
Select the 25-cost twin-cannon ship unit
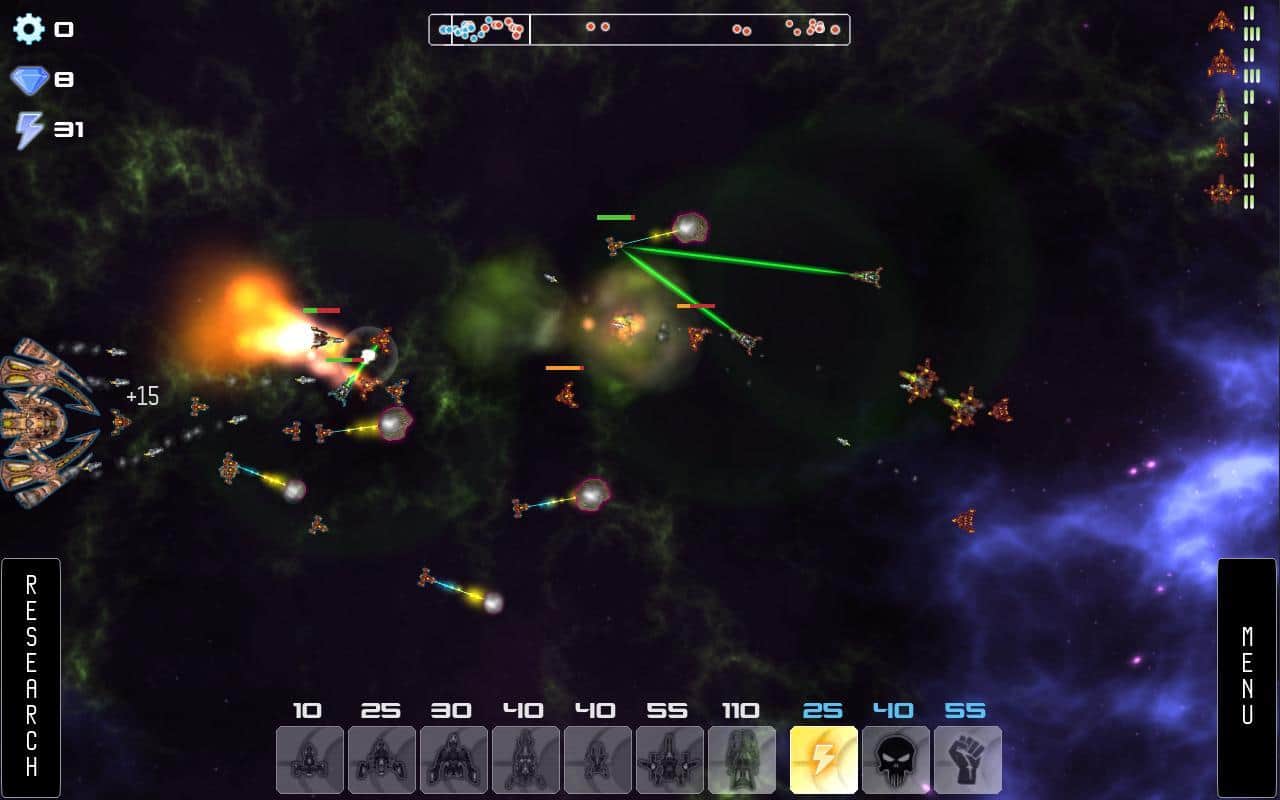(x=381, y=760)
